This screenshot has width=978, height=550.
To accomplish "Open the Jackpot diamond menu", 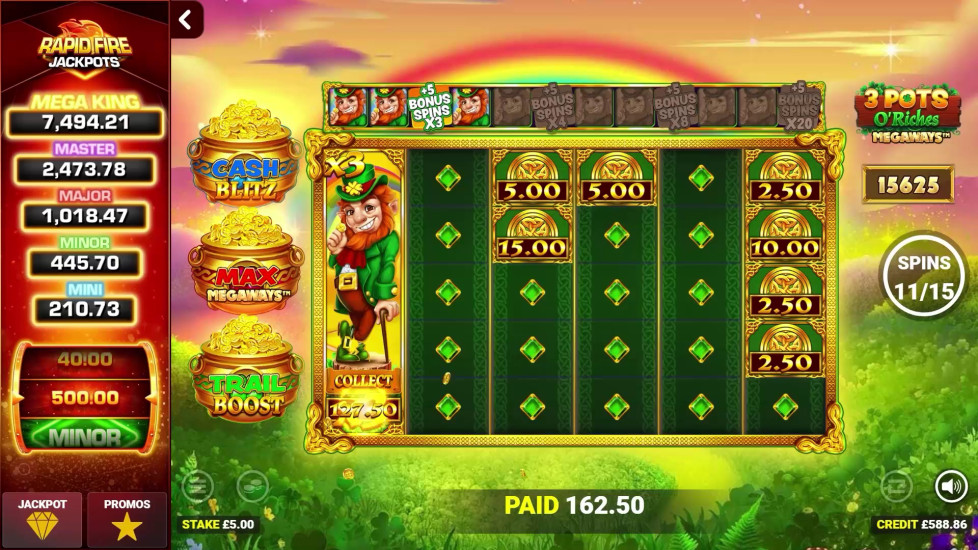I will (x=41, y=518).
